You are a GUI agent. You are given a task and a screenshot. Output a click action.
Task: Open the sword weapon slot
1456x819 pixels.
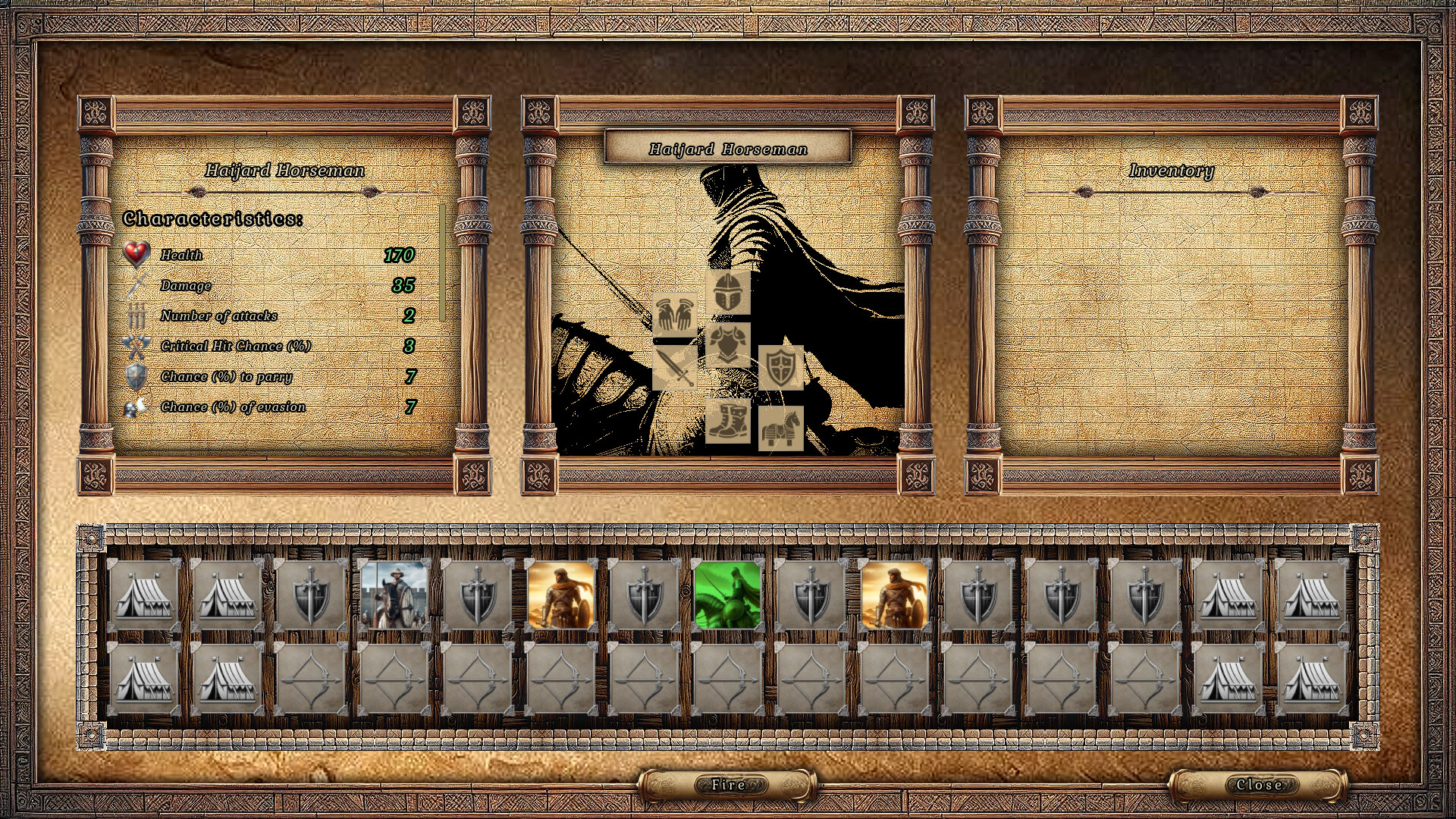tap(673, 368)
